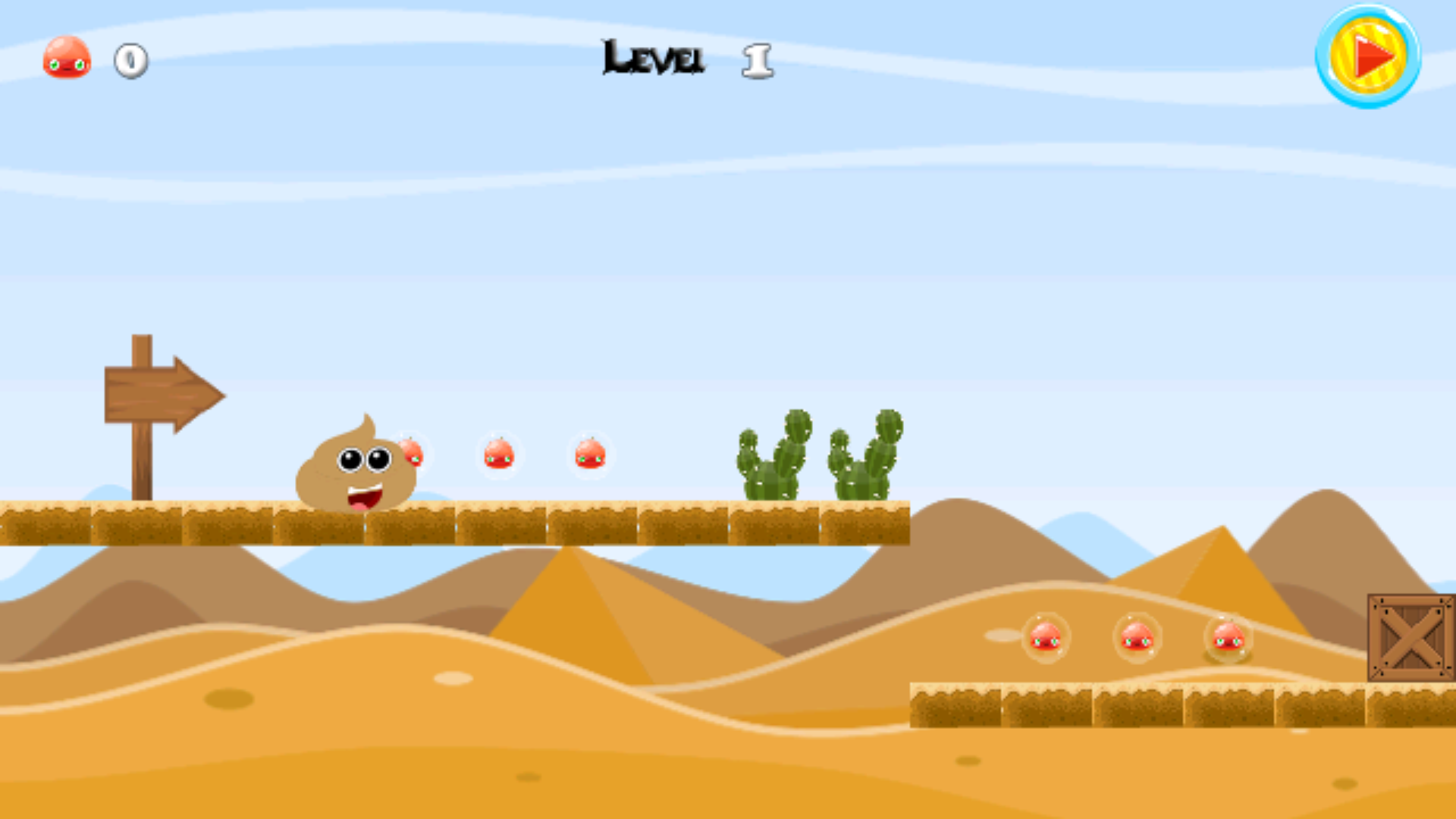Click the number 1 beside Level
This screenshot has height=819, width=1456.
point(757,61)
